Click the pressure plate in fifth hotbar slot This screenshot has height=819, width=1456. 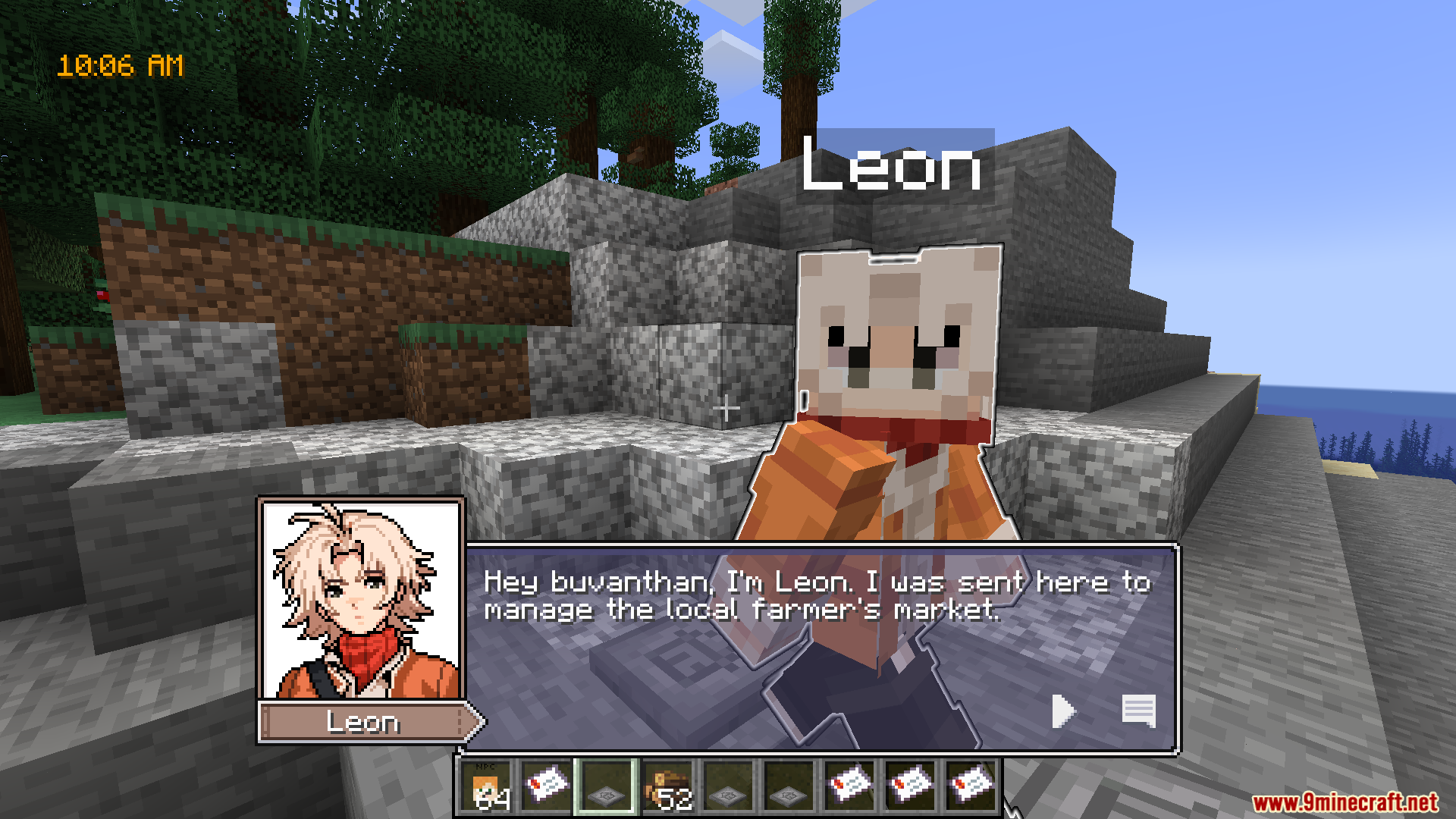pyautogui.click(x=729, y=787)
